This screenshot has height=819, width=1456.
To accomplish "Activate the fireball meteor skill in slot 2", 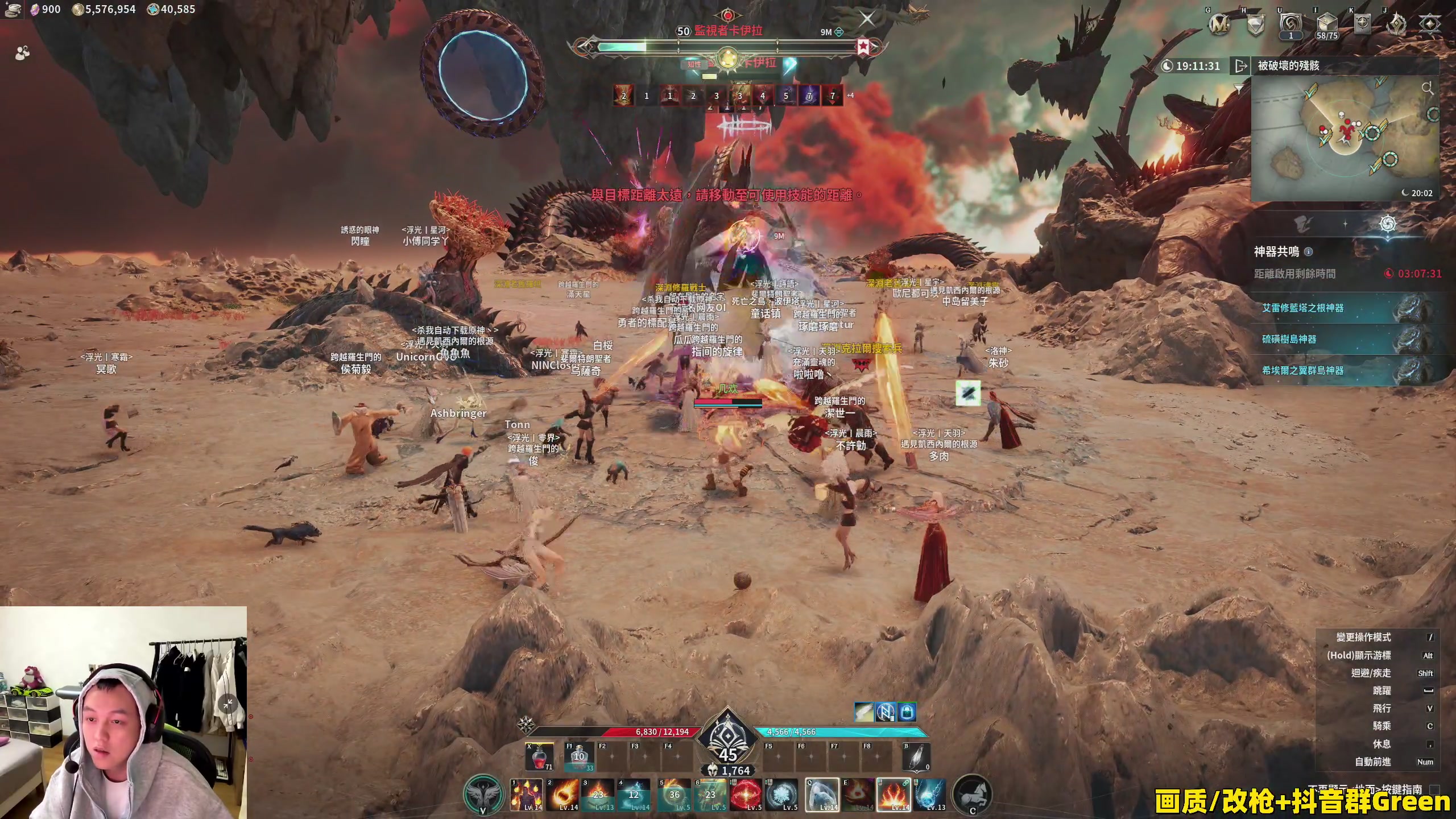I will (562, 795).
